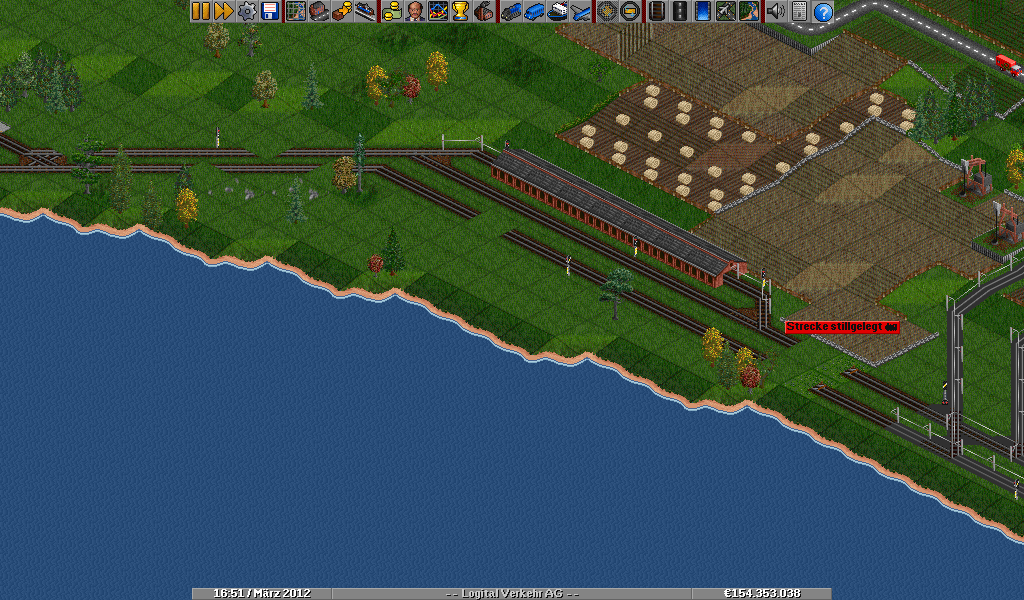Viewport: 1024px width, 600px height.
Task: Open the town directory
Action: [318, 11]
